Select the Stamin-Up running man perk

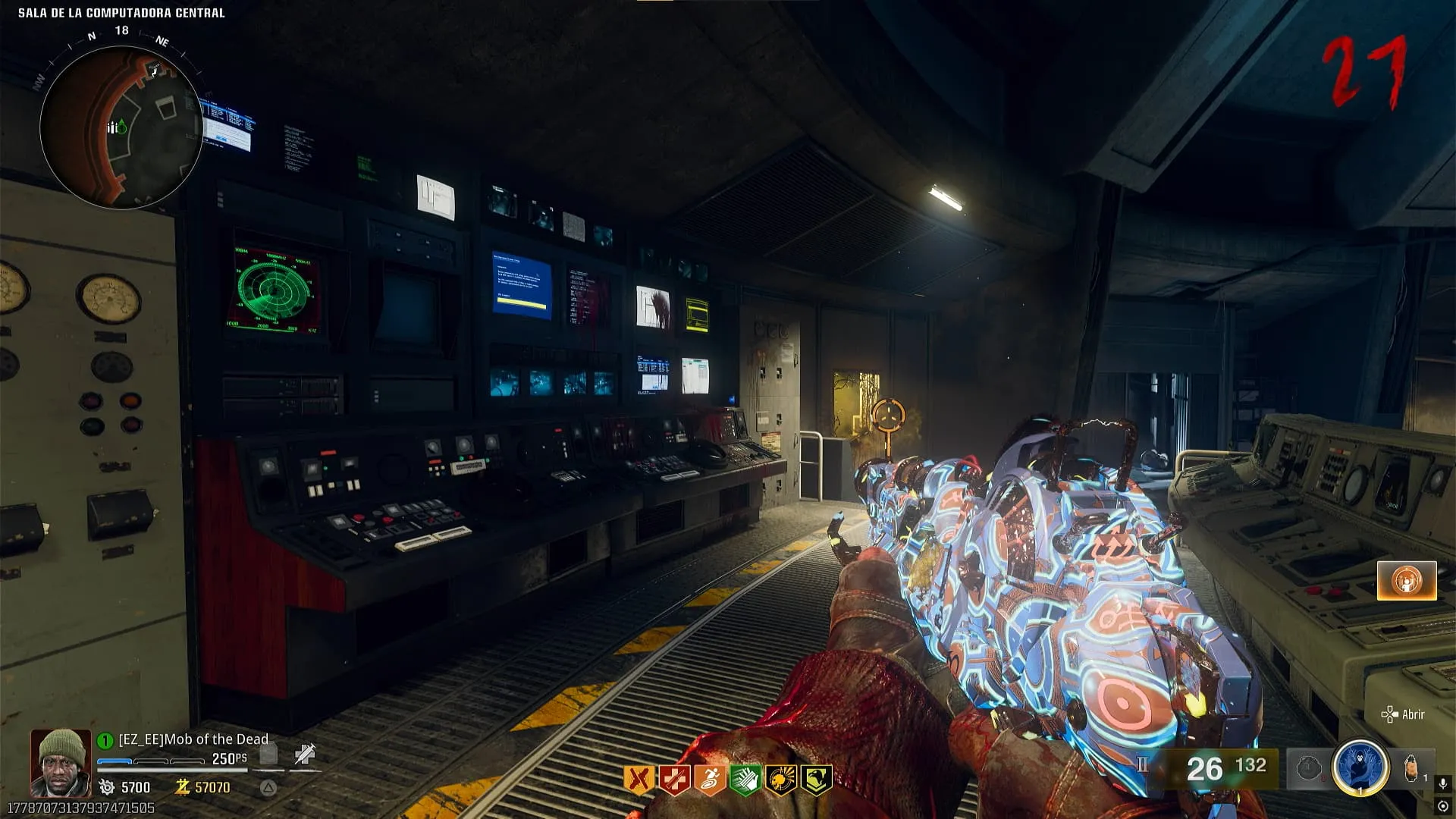[710, 780]
